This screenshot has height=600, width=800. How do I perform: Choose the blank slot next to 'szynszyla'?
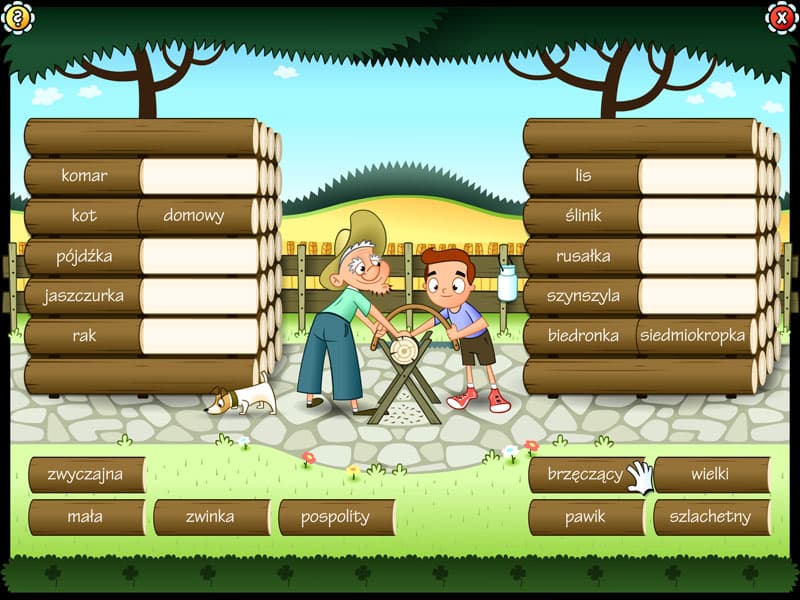coord(699,296)
